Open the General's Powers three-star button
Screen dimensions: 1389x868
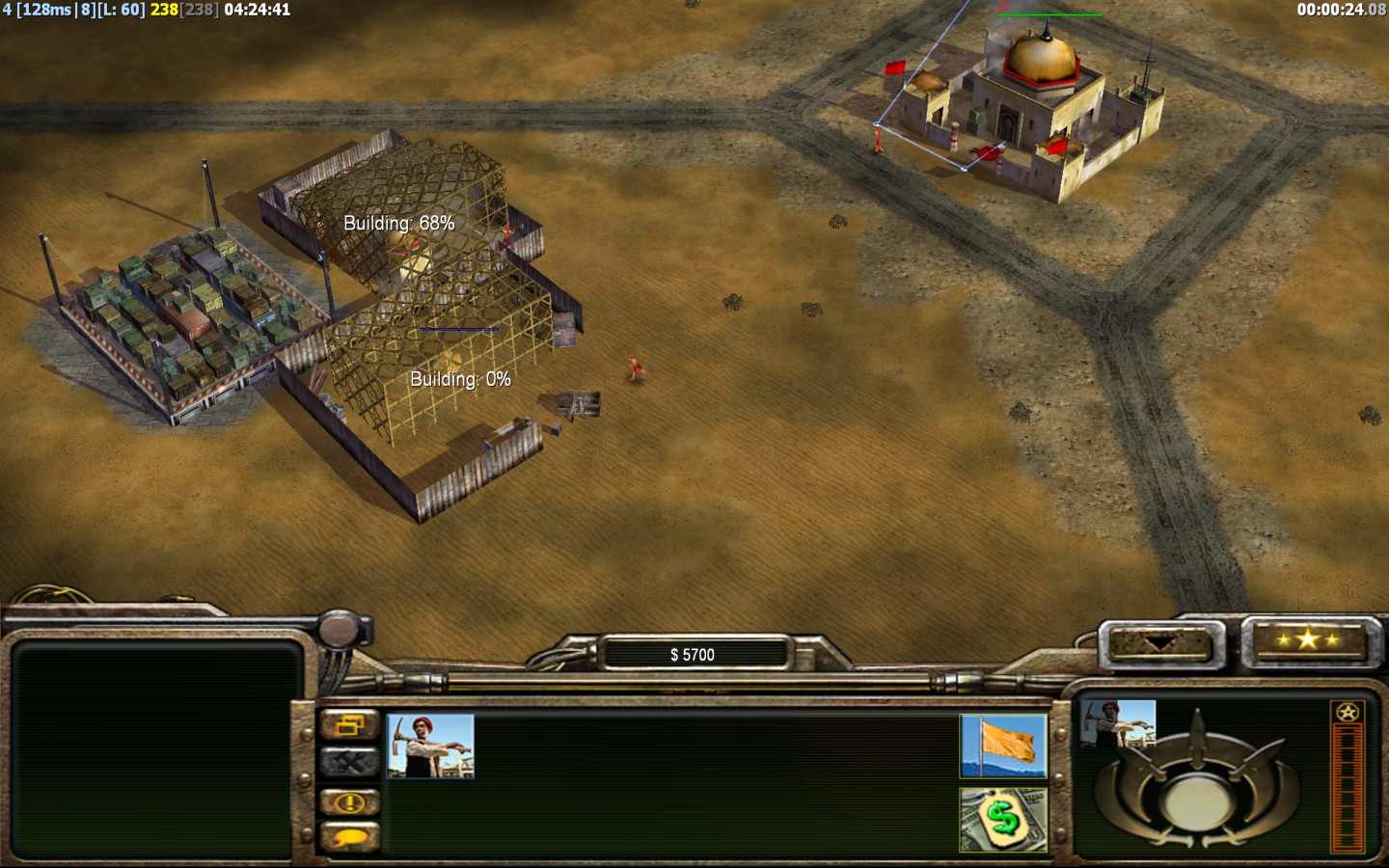point(1307,640)
